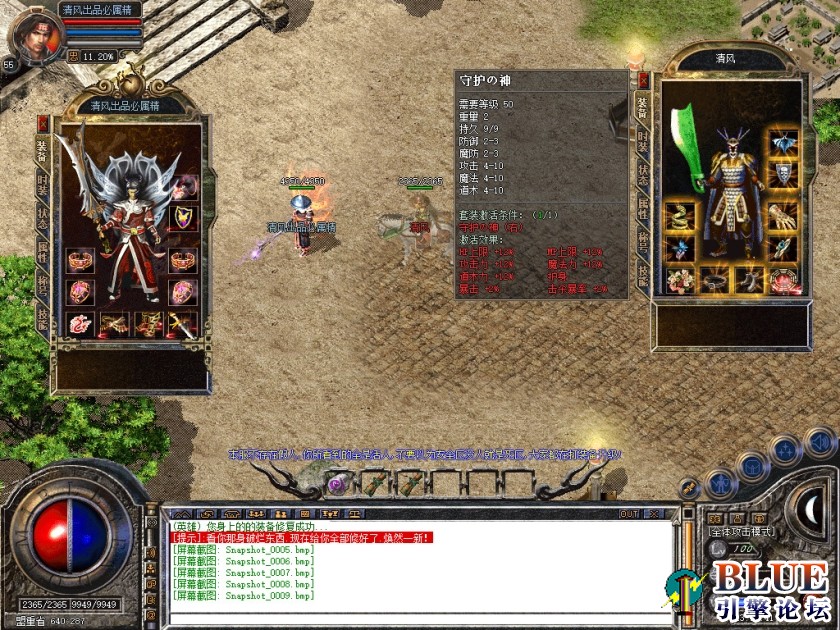Click the OUT button above chat
840x630 pixels.
pos(629,514)
